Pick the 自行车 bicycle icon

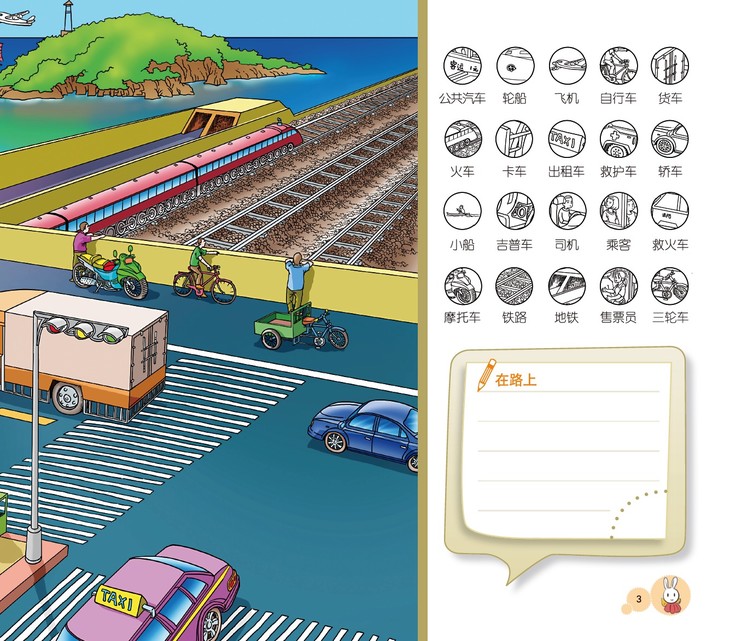tap(618, 65)
